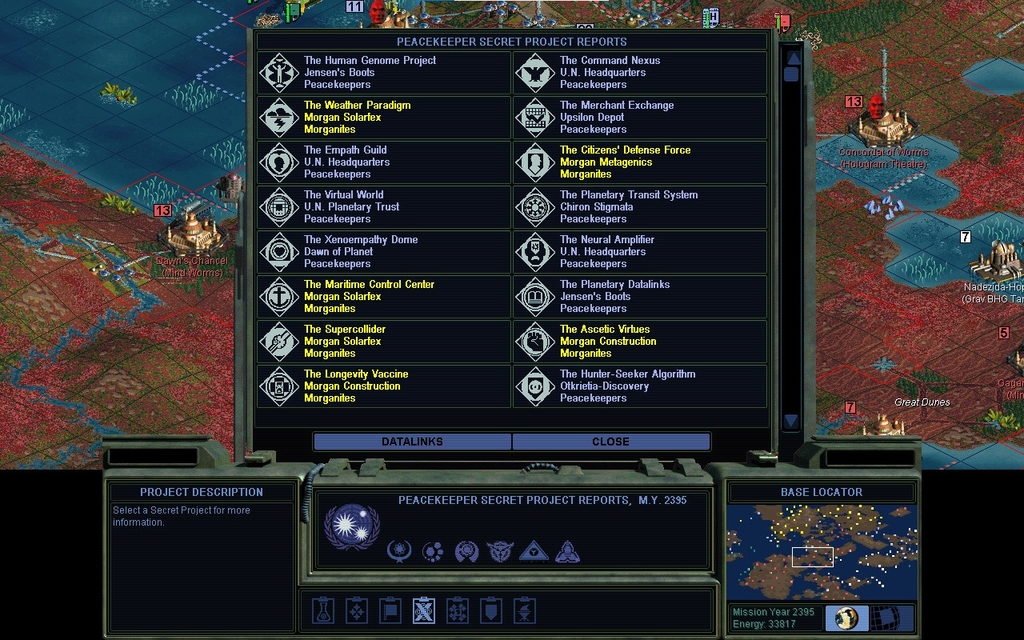1024x640 pixels.
Task: Select The Virtual World entry
Action: click(384, 207)
